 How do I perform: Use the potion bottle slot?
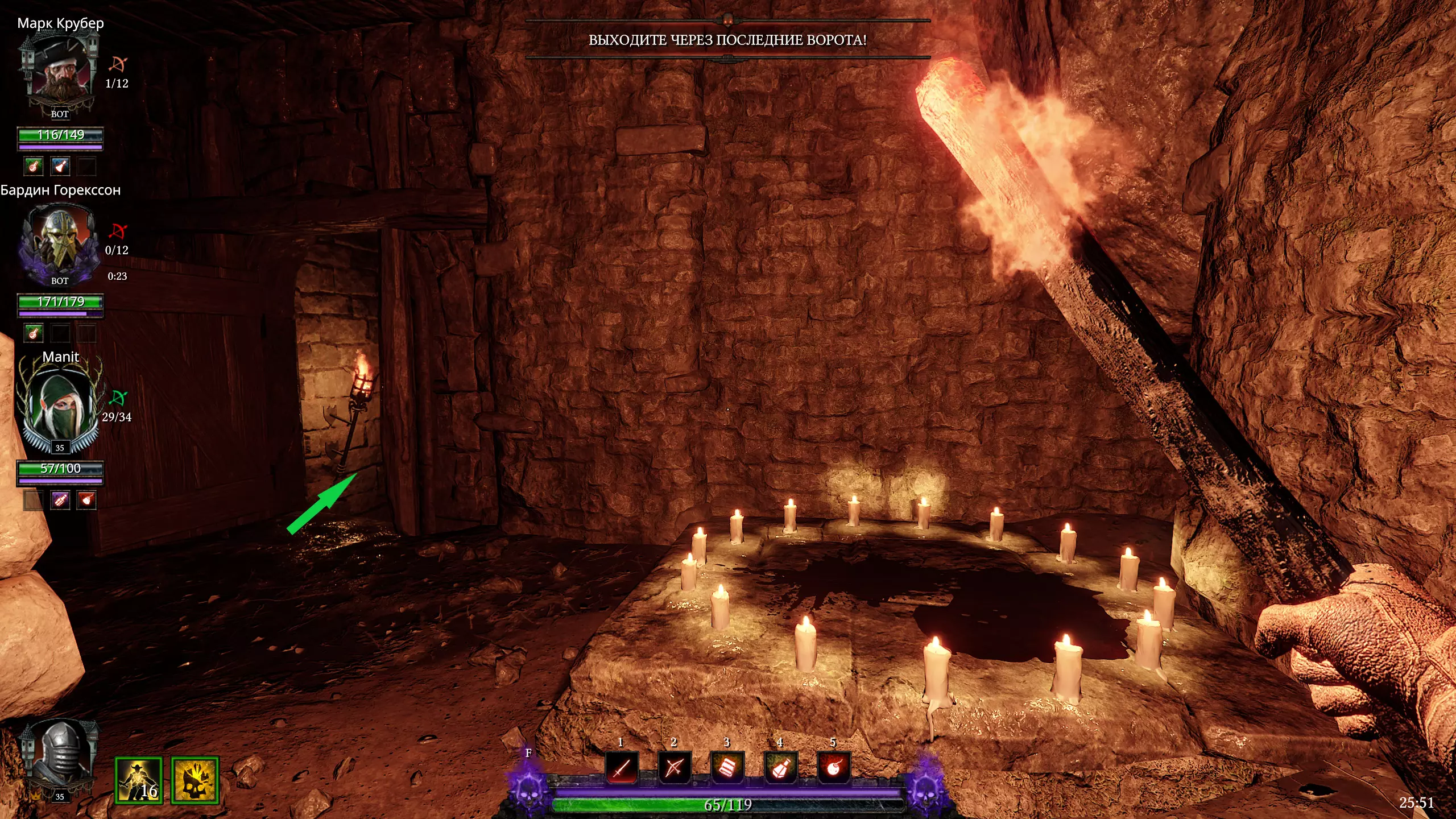click(x=780, y=768)
